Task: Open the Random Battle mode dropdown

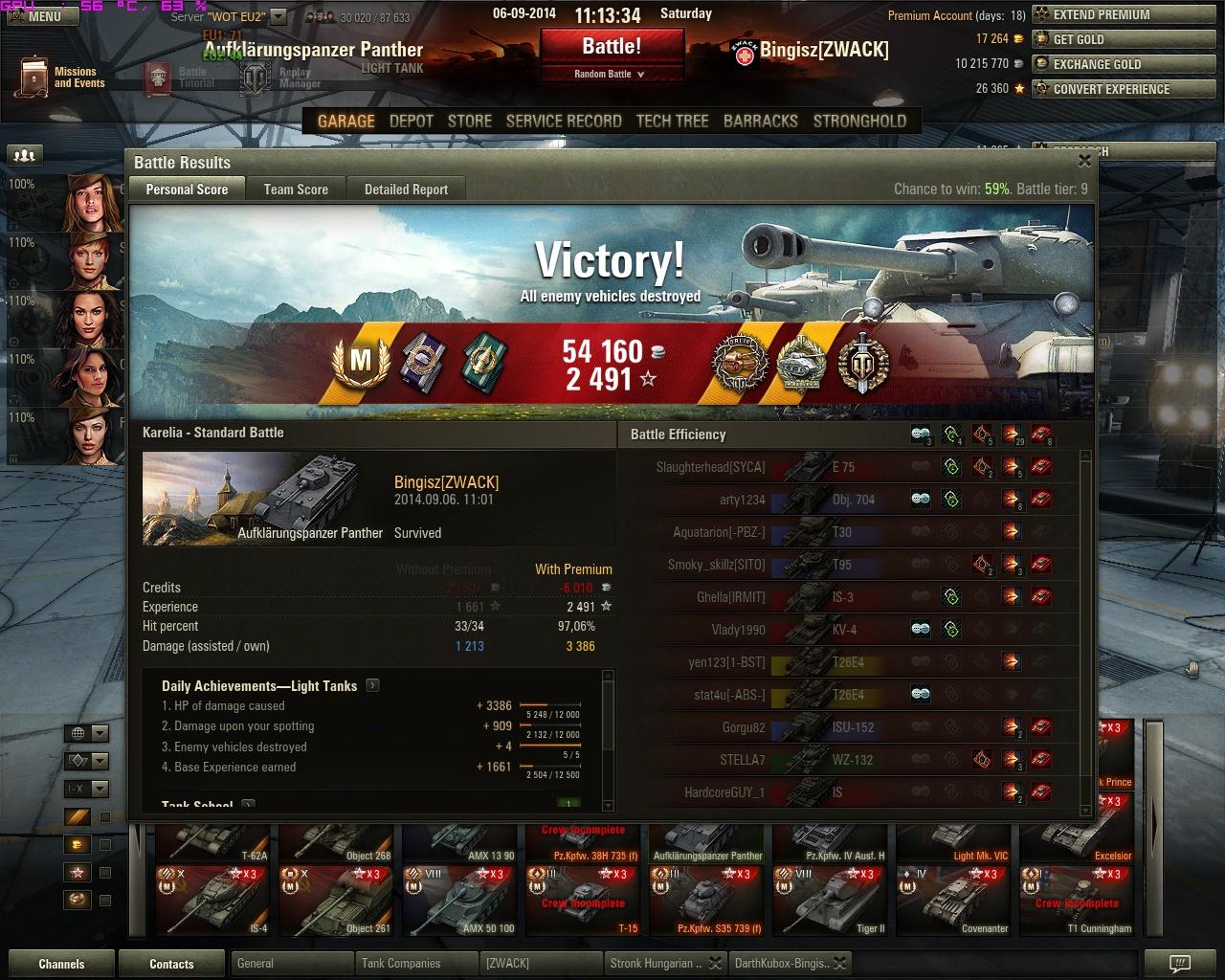Action: pyautogui.click(x=610, y=74)
